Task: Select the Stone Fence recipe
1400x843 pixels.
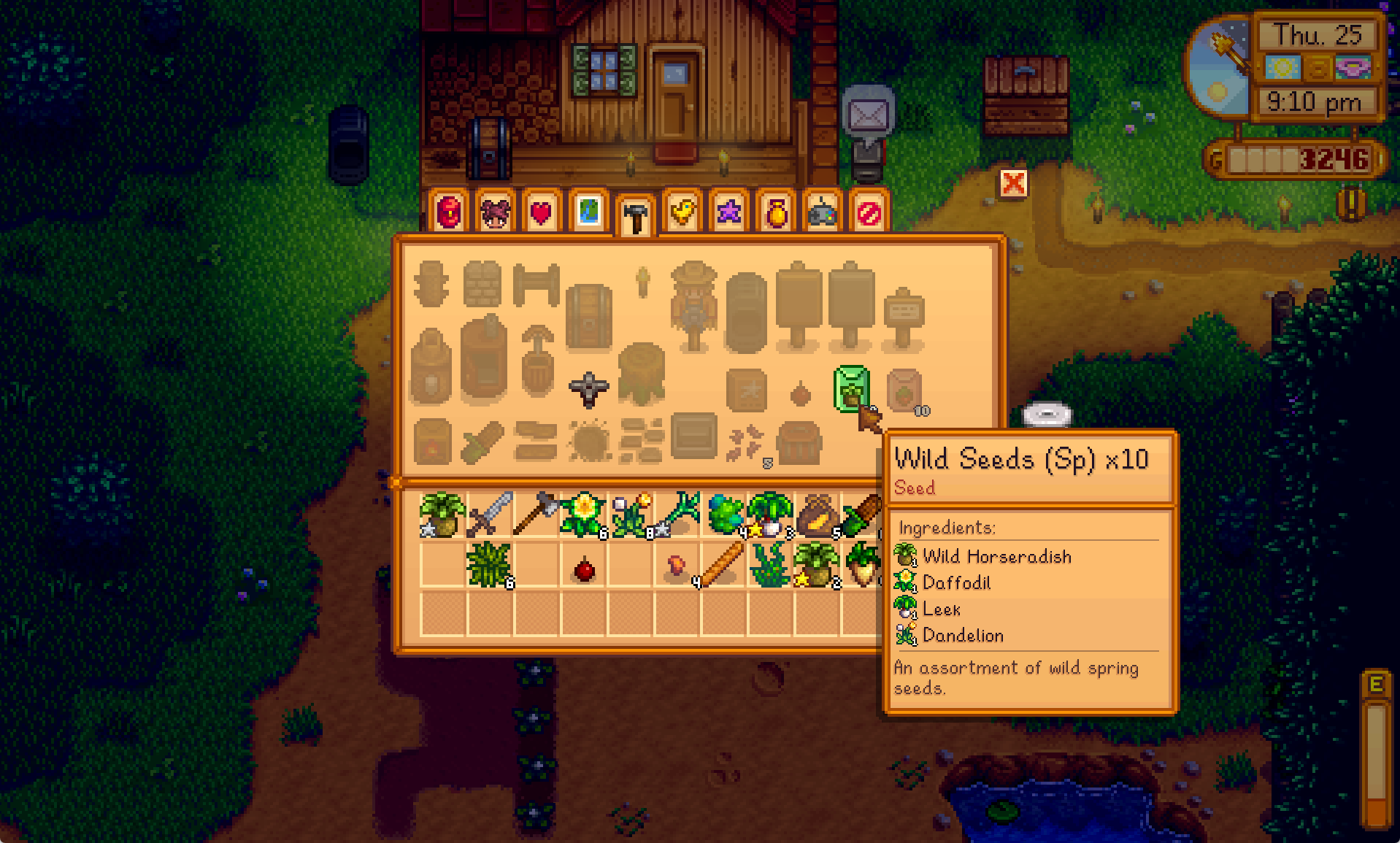Action: pyautogui.click(x=482, y=283)
